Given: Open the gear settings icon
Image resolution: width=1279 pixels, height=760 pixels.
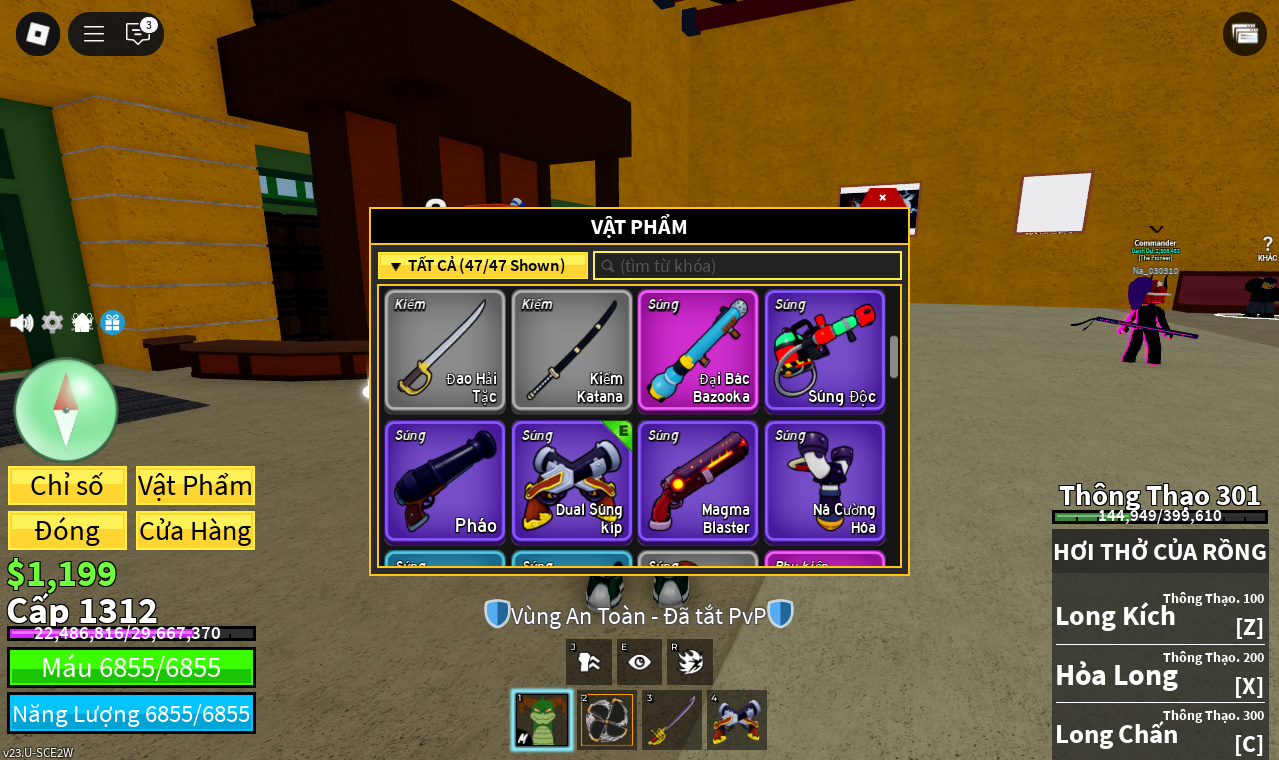Looking at the screenshot, I should [x=52, y=323].
